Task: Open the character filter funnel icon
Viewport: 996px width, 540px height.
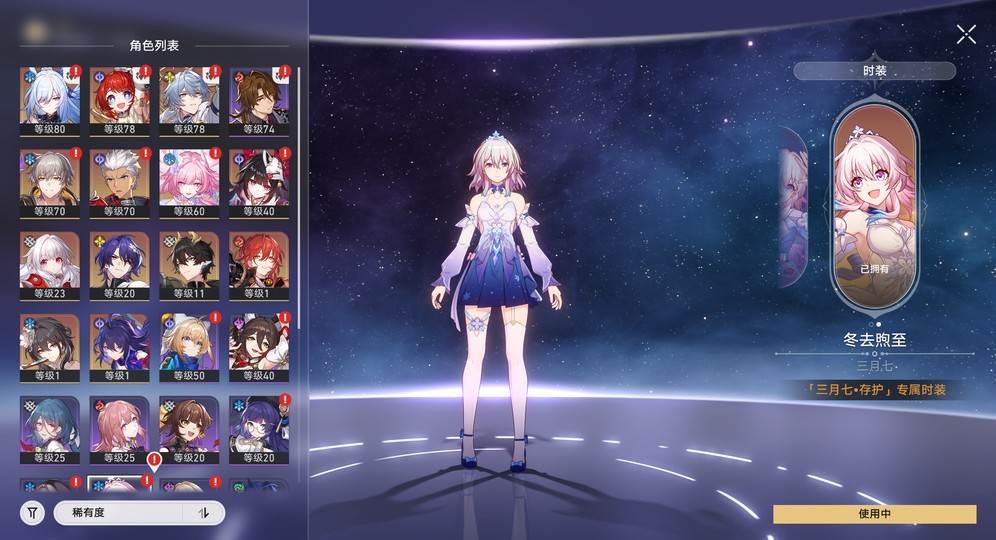Action: (x=33, y=513)
